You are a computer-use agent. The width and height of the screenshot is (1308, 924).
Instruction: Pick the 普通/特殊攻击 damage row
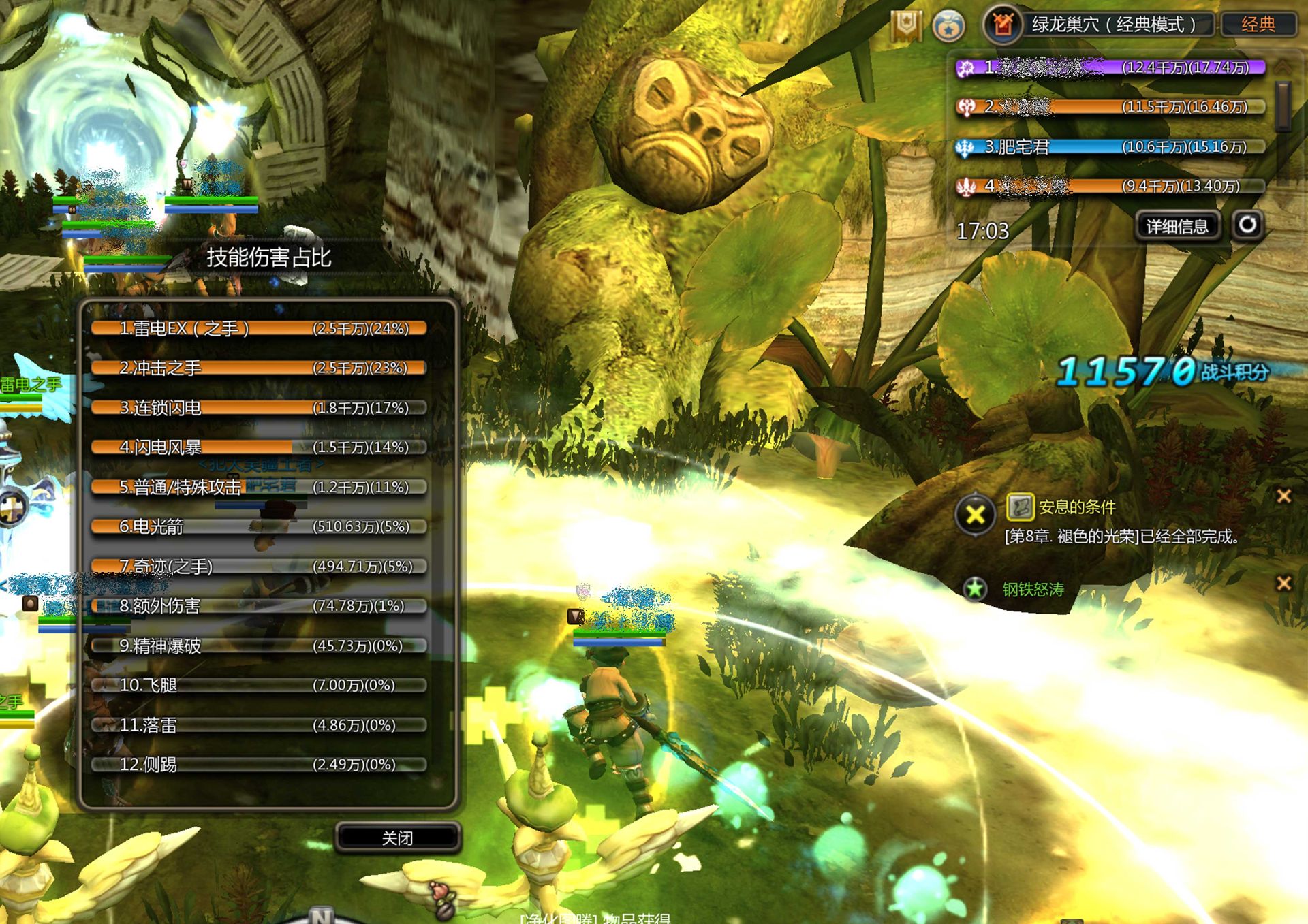click(x=259, y=487)
